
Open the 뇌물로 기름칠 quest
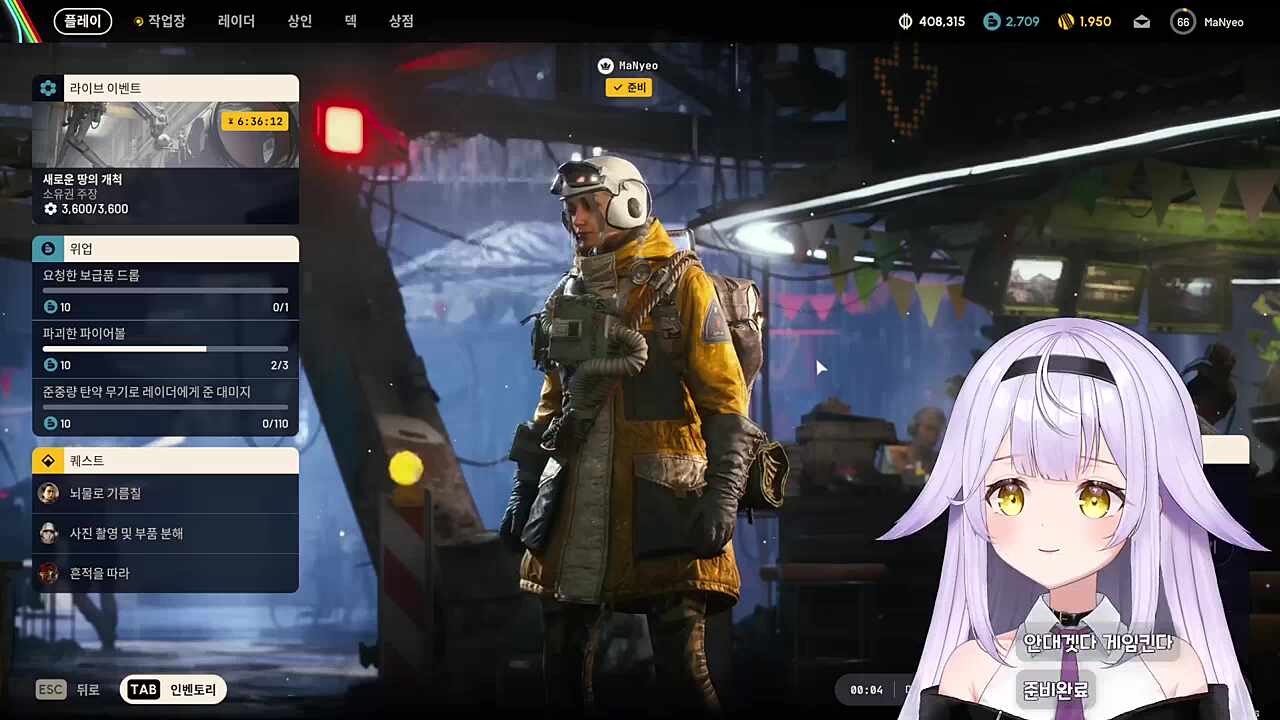165,493
